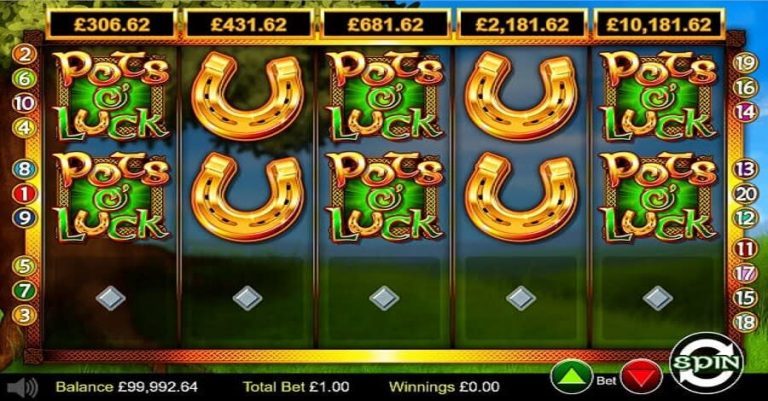Click the payline 3 marker
Screen dimensions: 768x401
click(24, 315)
